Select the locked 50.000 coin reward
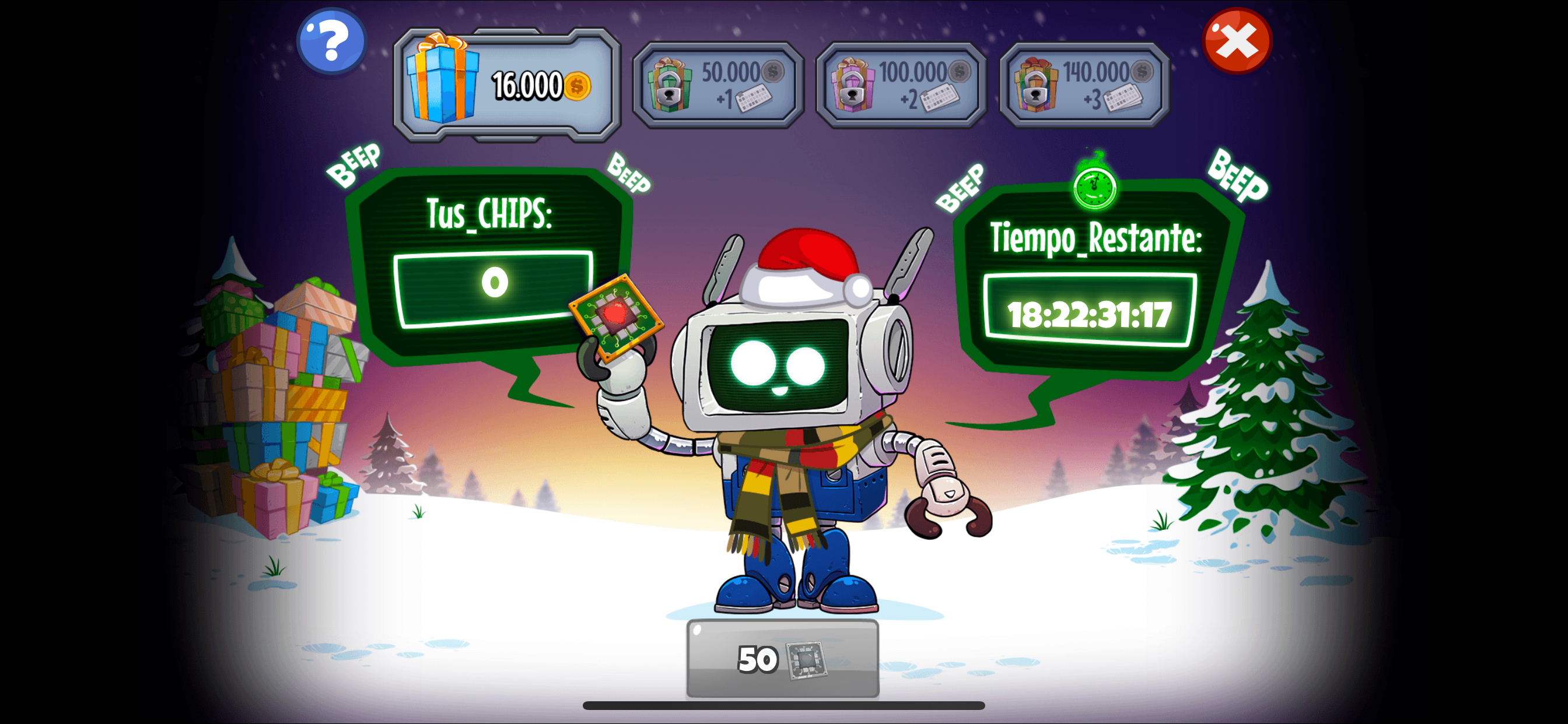1568x724 pixels. [718, 85]
